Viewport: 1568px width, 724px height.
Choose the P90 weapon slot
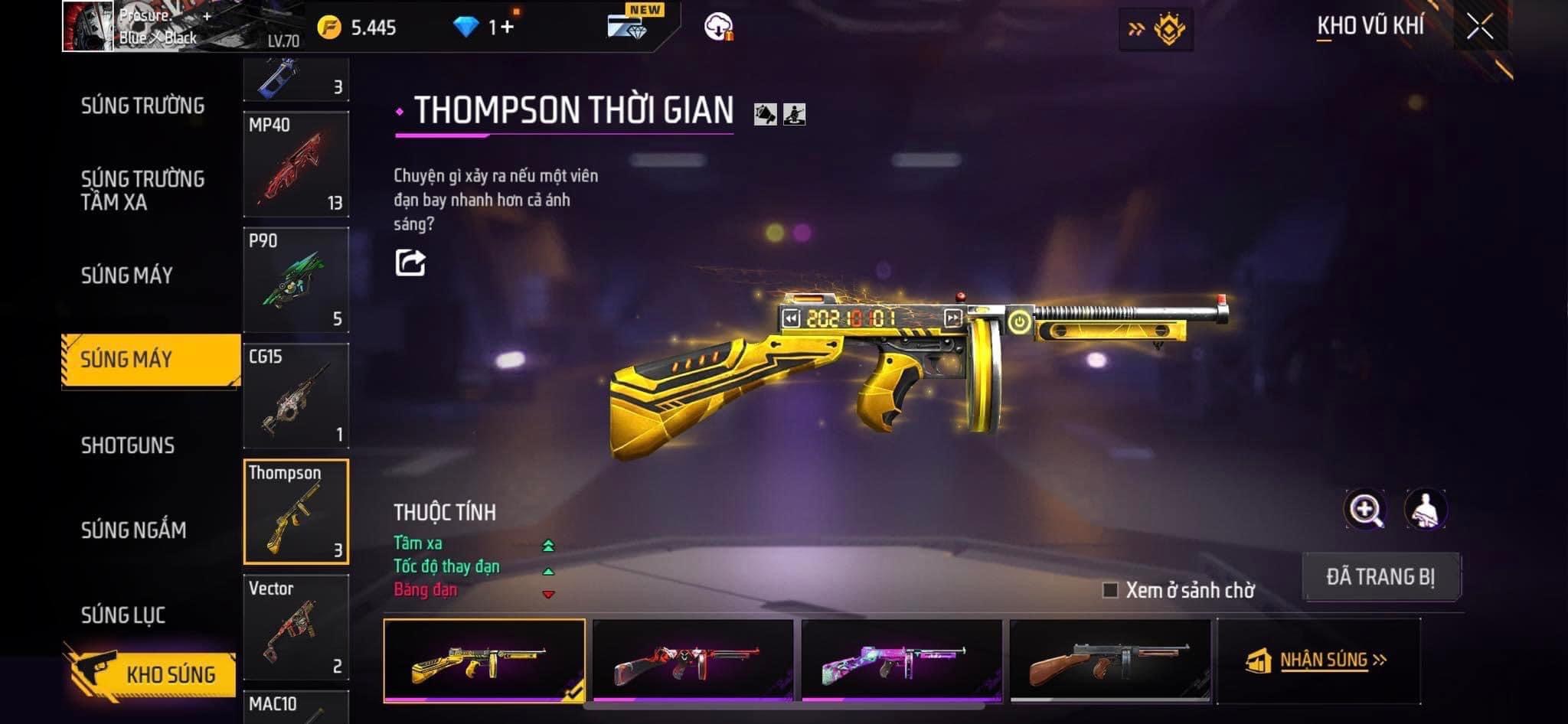coord(296,280)
